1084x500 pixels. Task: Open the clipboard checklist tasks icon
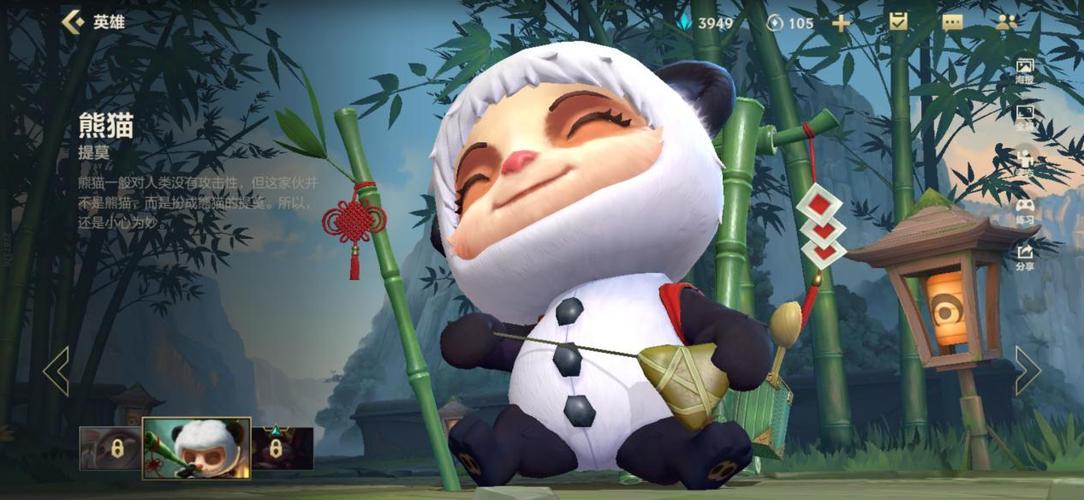(898, 22)
